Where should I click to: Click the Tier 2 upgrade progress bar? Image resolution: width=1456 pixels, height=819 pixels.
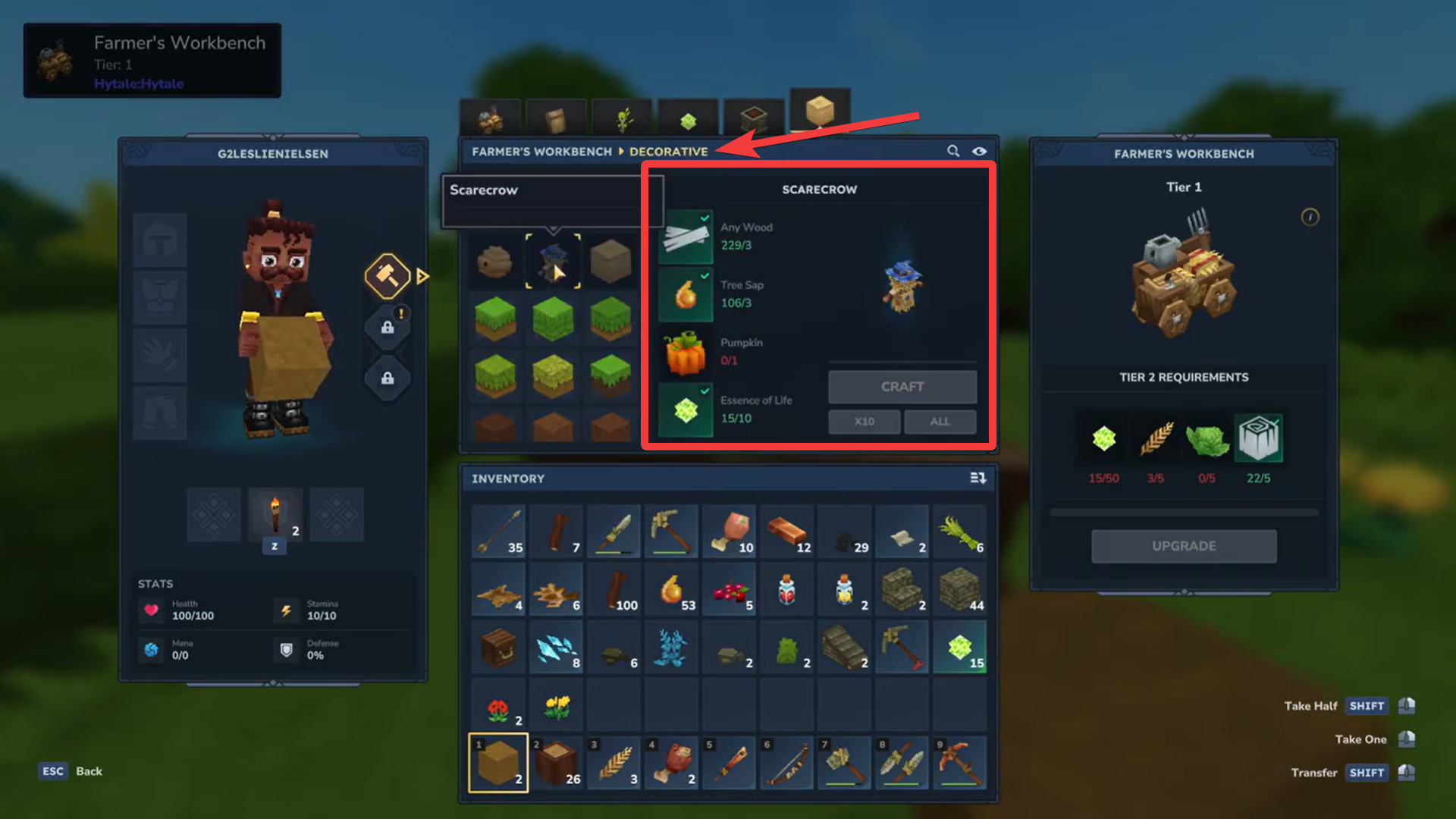[x=1184, y=512]
